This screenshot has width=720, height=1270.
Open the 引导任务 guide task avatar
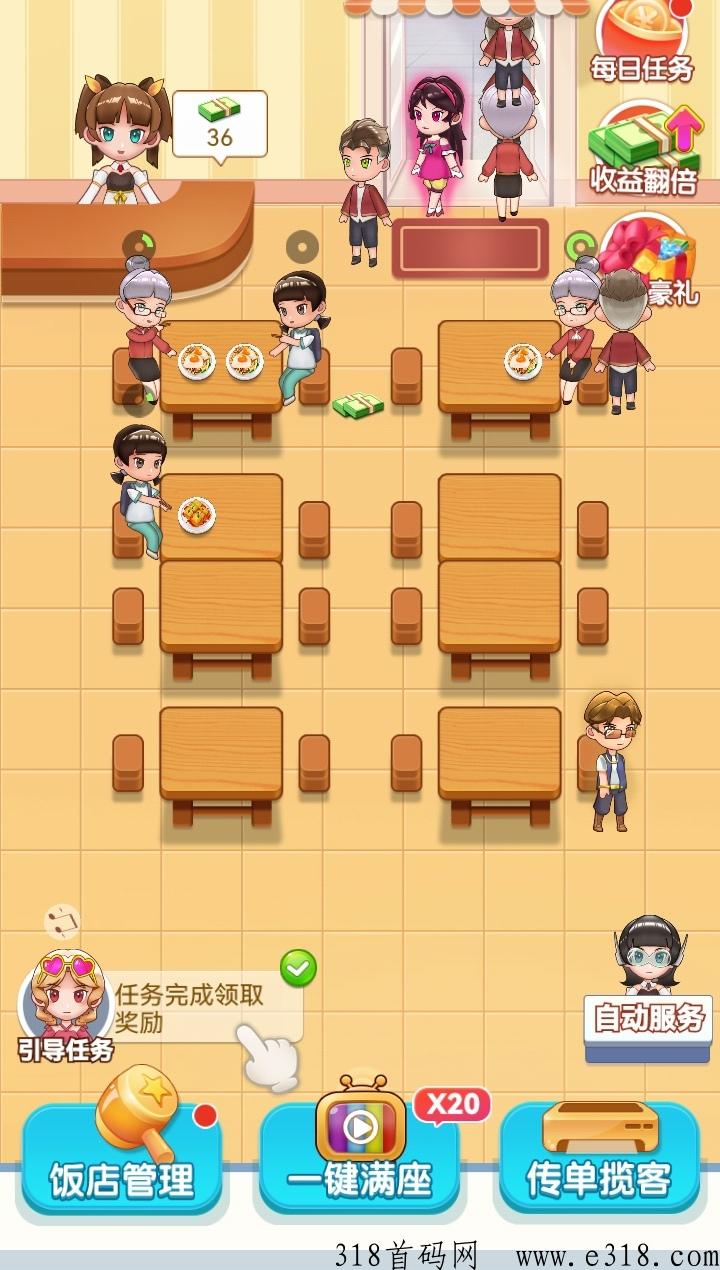[x=65, y=1005]
